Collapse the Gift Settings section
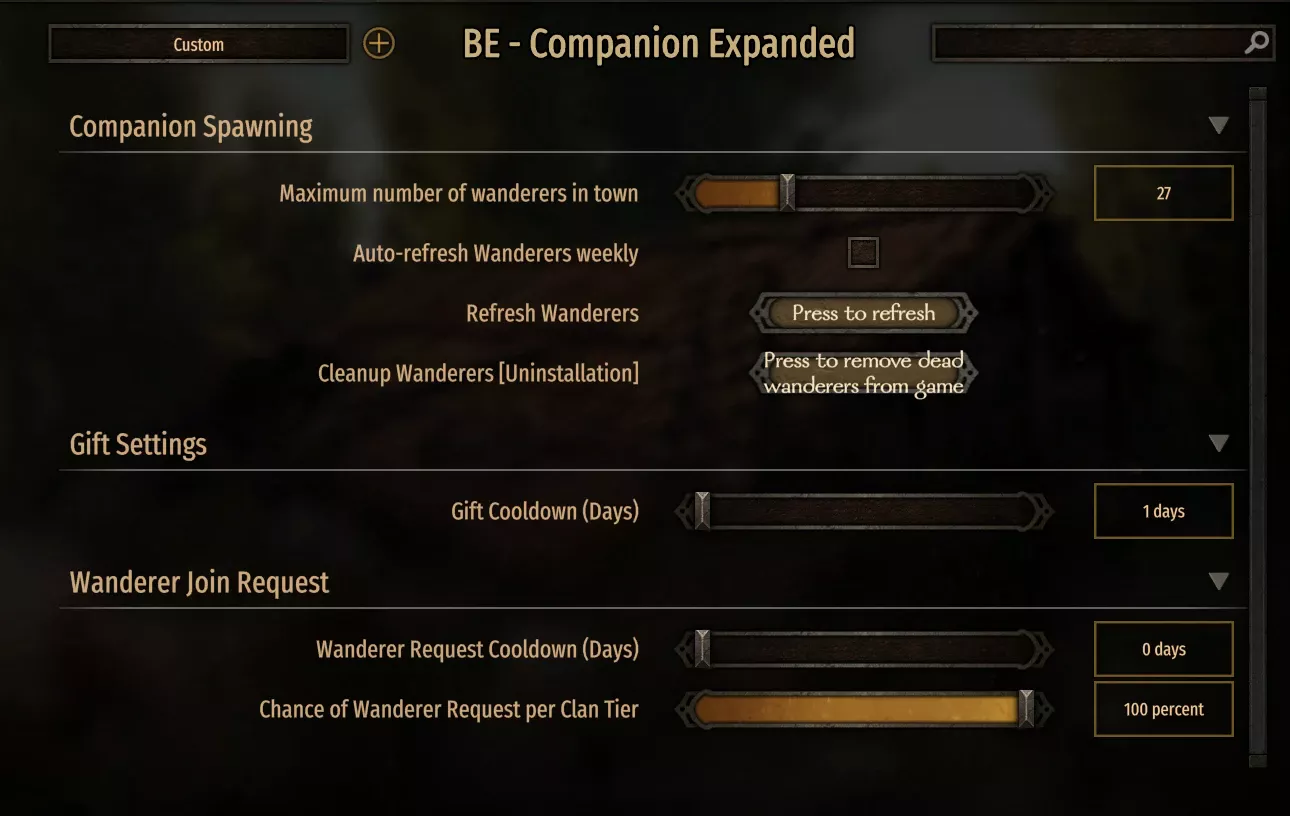Image resolution: width=1290 pixels, height=816 pixels. (1219, 442)
